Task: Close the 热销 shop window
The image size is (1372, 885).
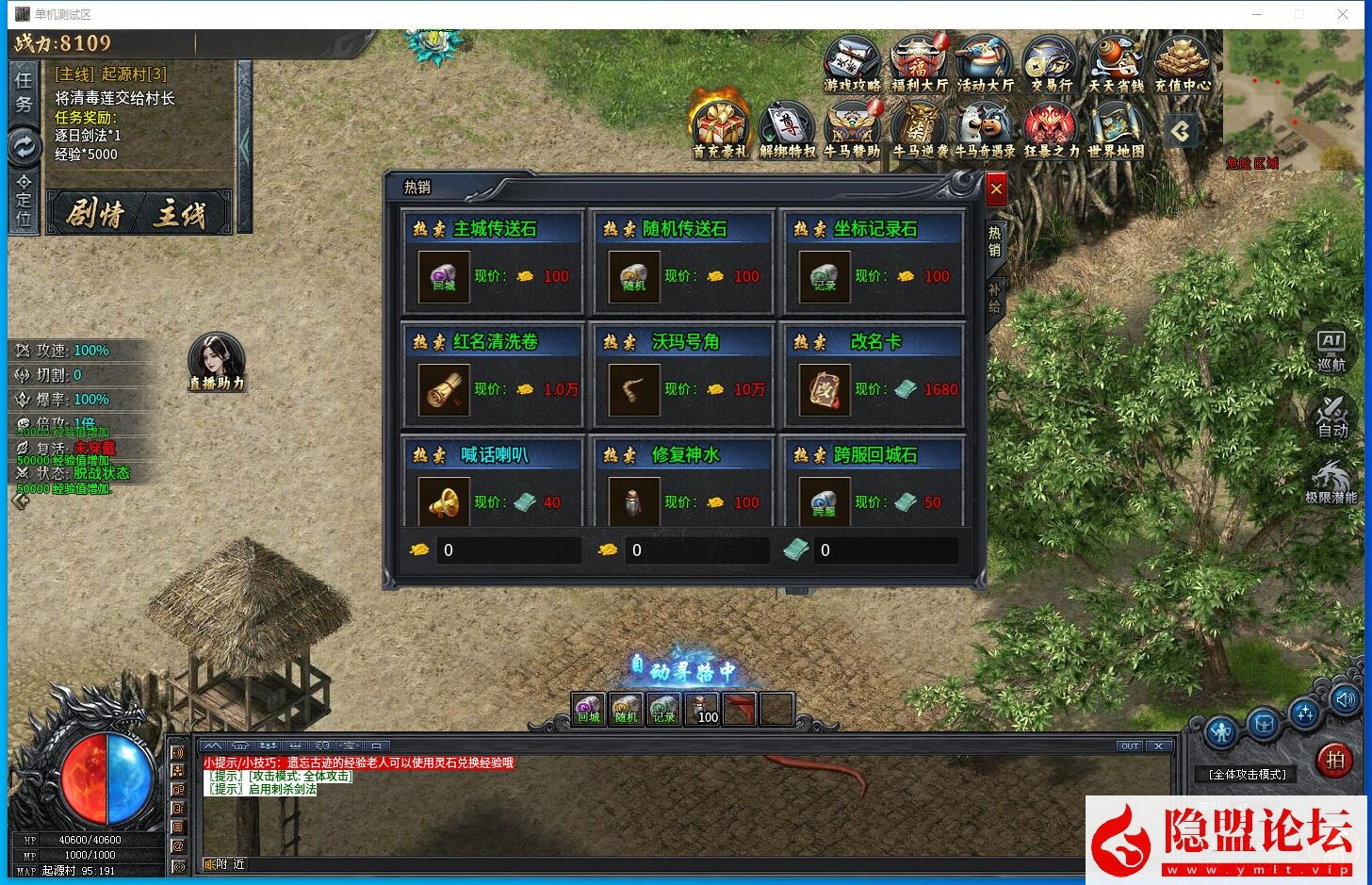Action: click(996, 188)
